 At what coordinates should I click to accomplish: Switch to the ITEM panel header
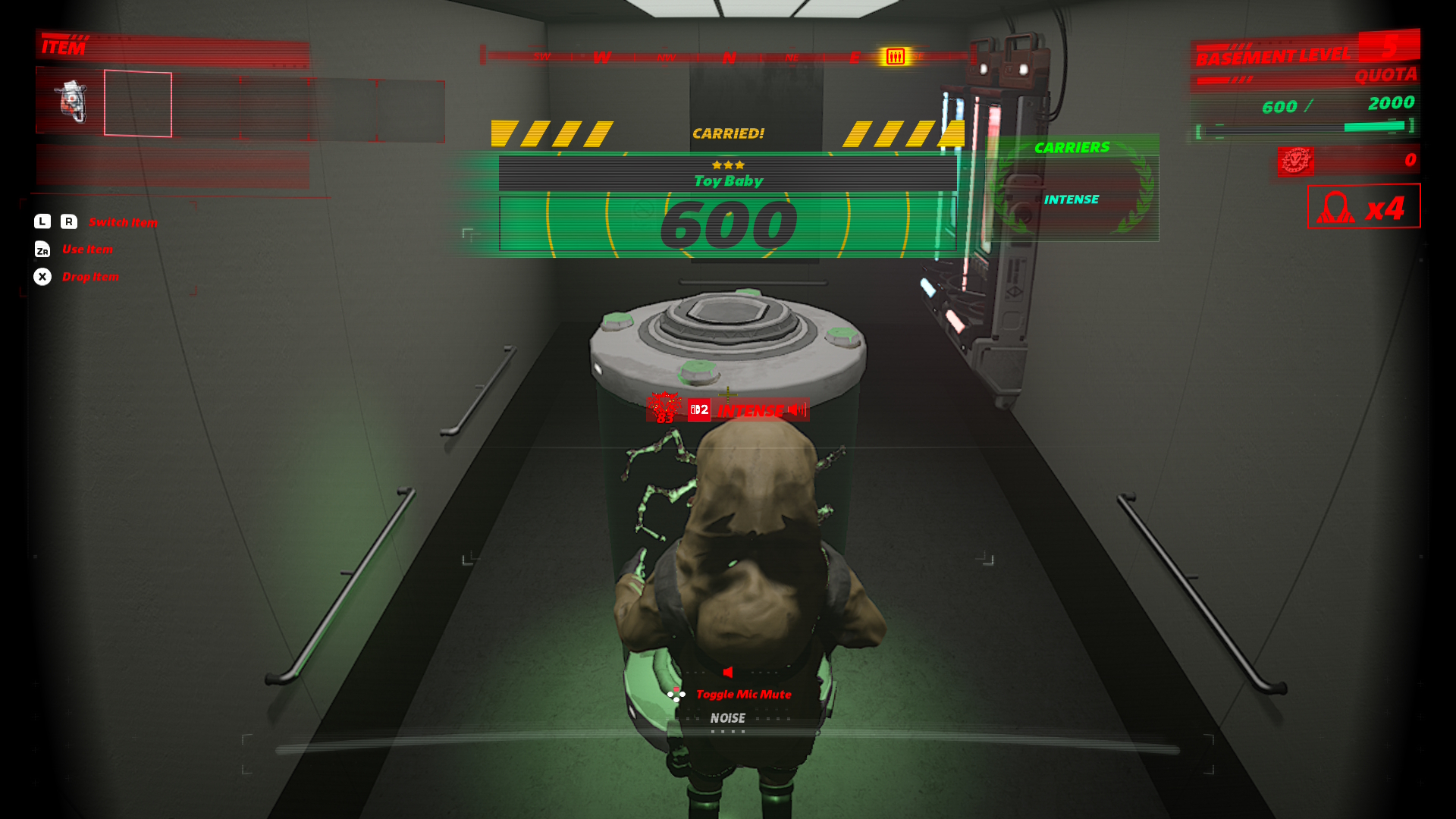(x=64, y=48)
